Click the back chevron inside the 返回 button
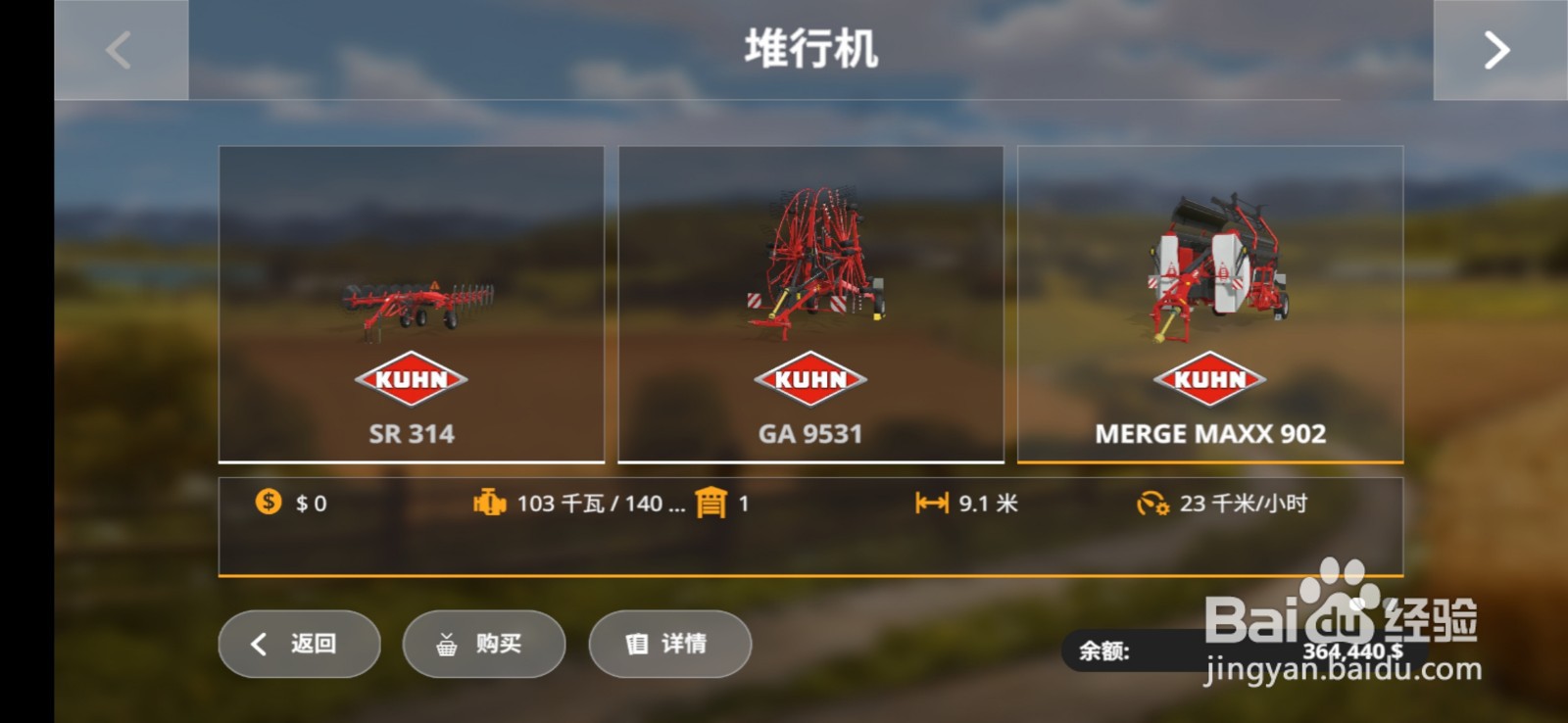1568x723 pixels. [x=258, y=644]
